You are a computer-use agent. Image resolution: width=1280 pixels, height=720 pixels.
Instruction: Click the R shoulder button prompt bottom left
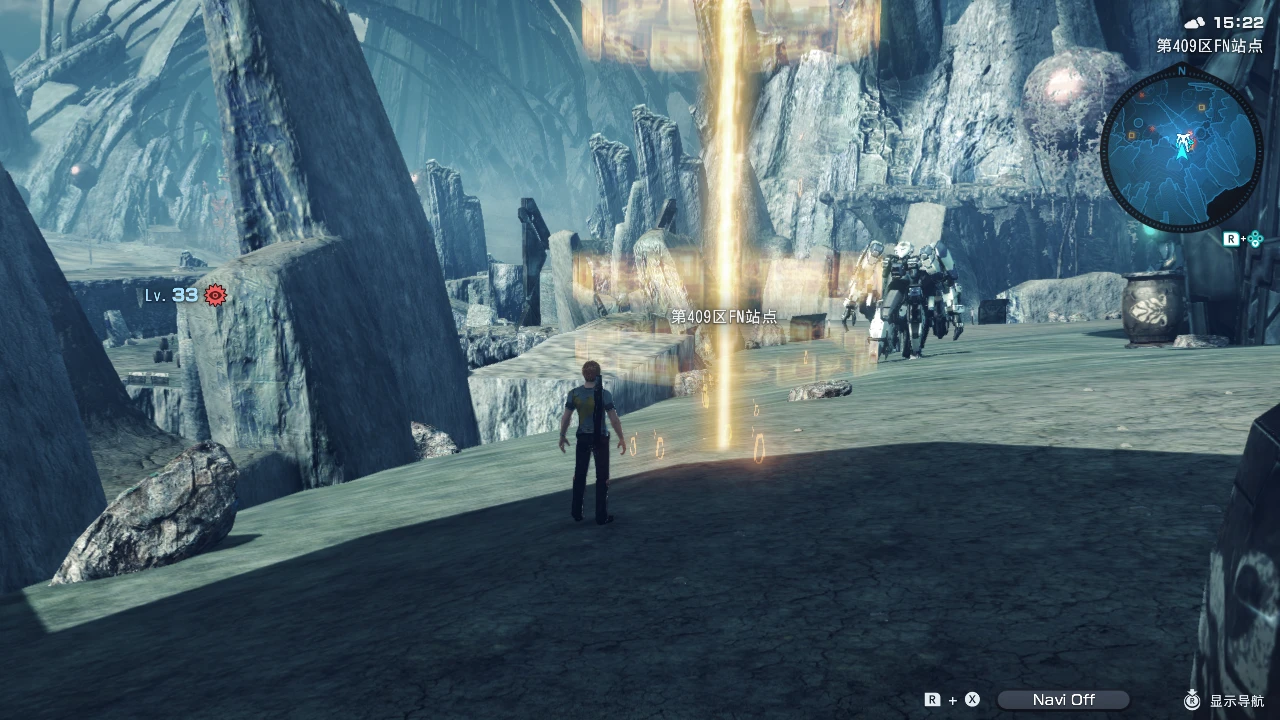[931, 700]
